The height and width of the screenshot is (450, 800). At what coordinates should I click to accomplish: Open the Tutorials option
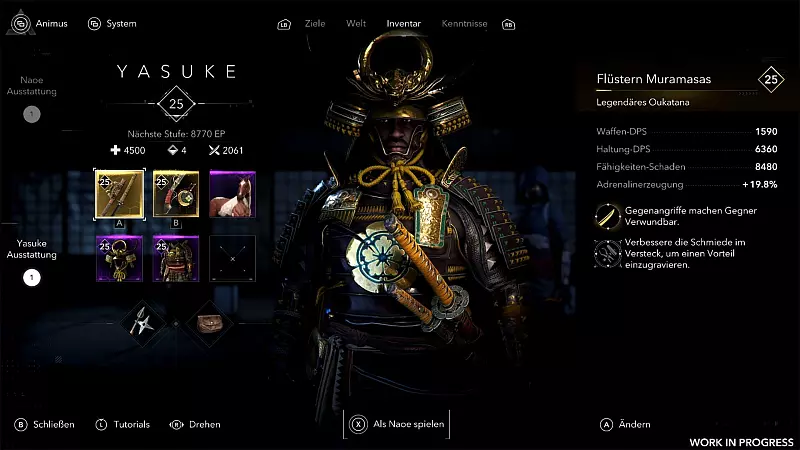123,424
